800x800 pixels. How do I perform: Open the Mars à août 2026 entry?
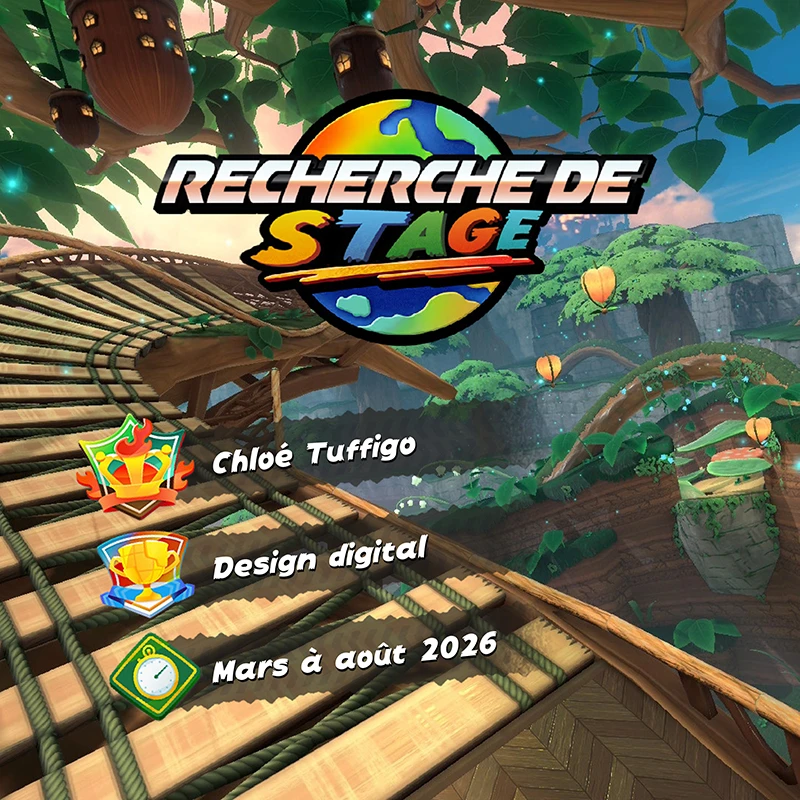[x=354, y=659]
